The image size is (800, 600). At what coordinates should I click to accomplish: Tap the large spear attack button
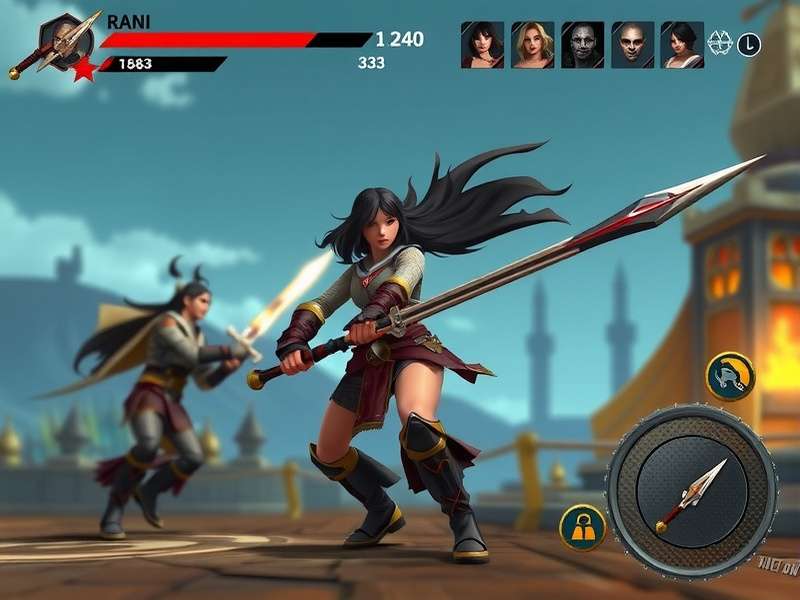pos(691,491)
